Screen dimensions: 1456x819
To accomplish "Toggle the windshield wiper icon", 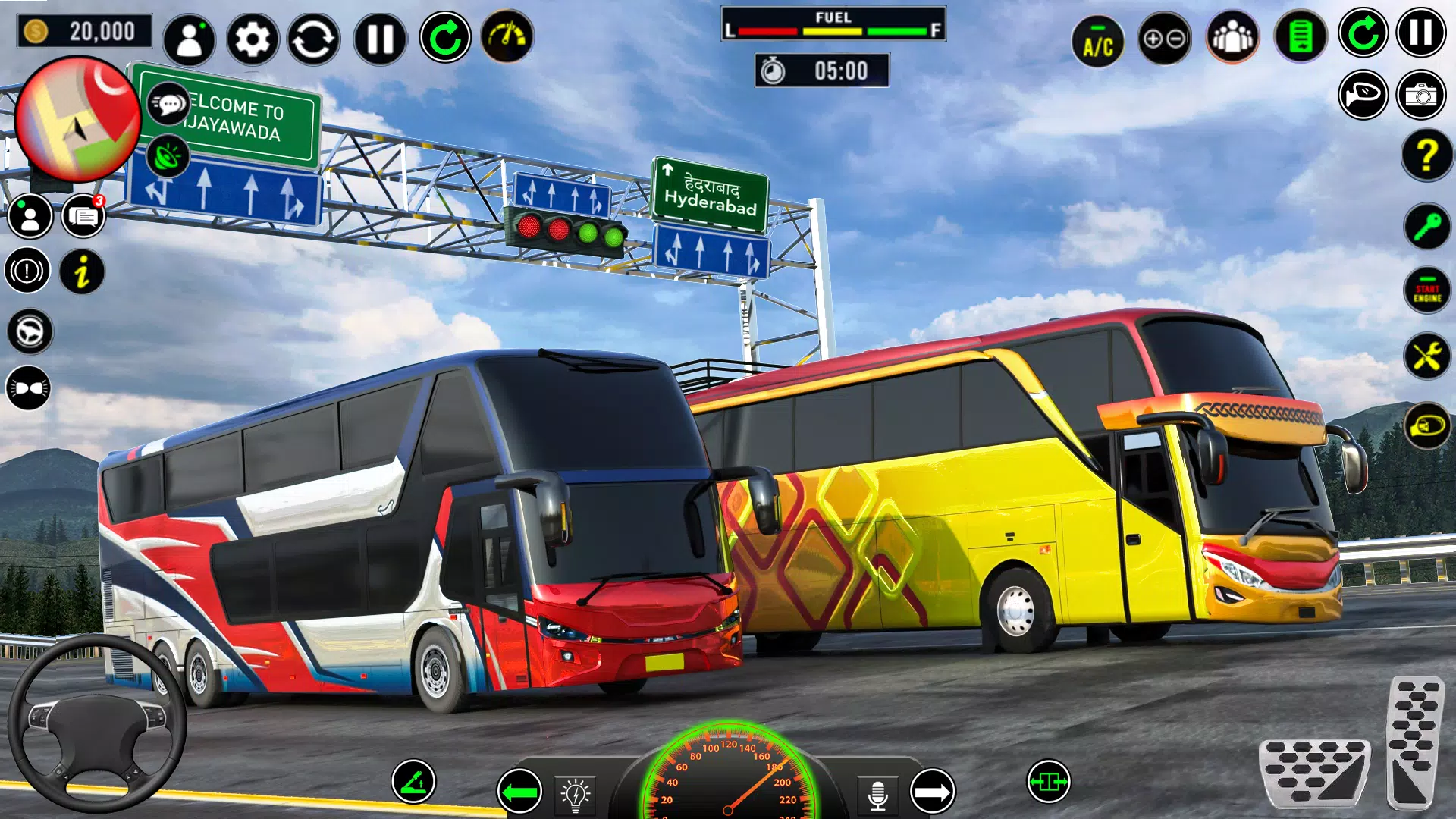I will [x=413, y=781].
